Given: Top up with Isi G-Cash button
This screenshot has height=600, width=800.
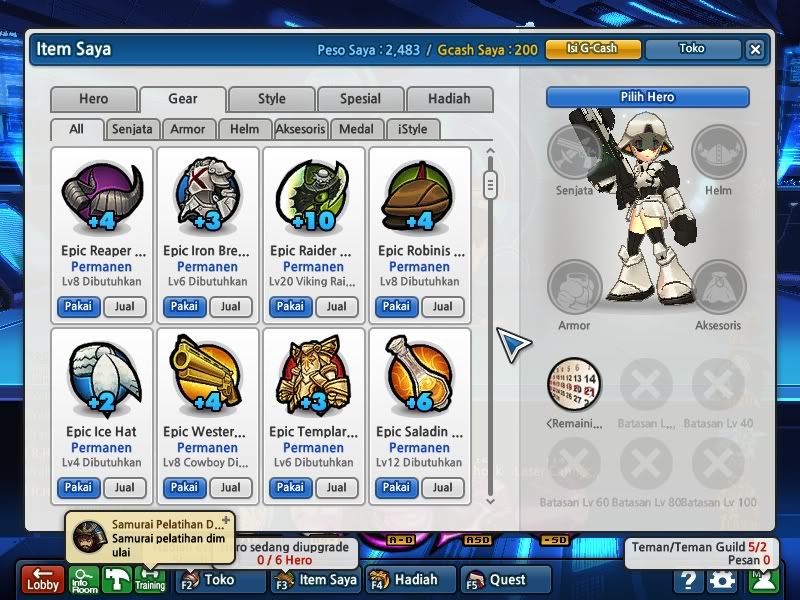Looking at the screenshot, I should pyautogui.click(x=592, y=49).
